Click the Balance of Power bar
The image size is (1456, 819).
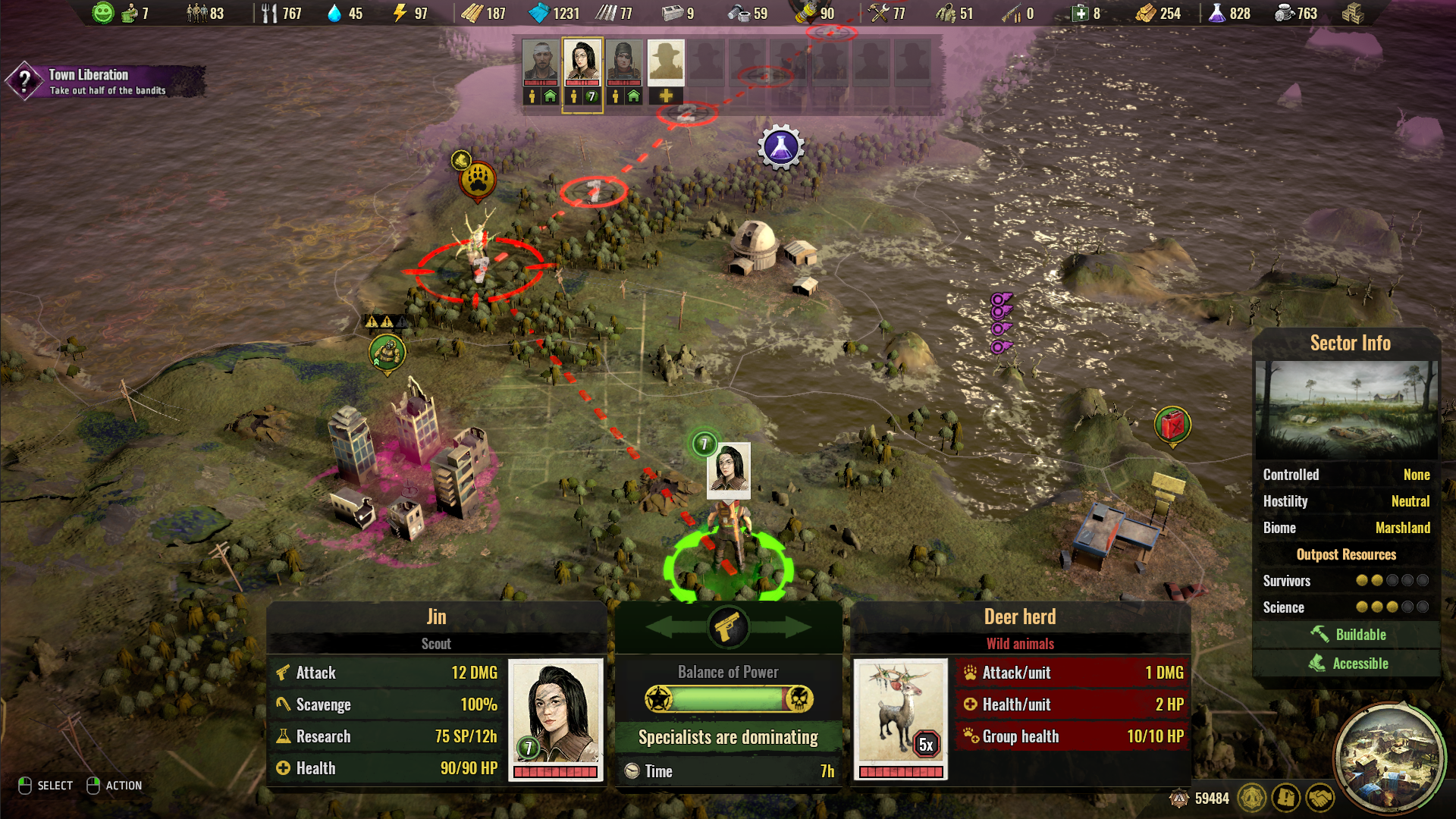(728, 700)
